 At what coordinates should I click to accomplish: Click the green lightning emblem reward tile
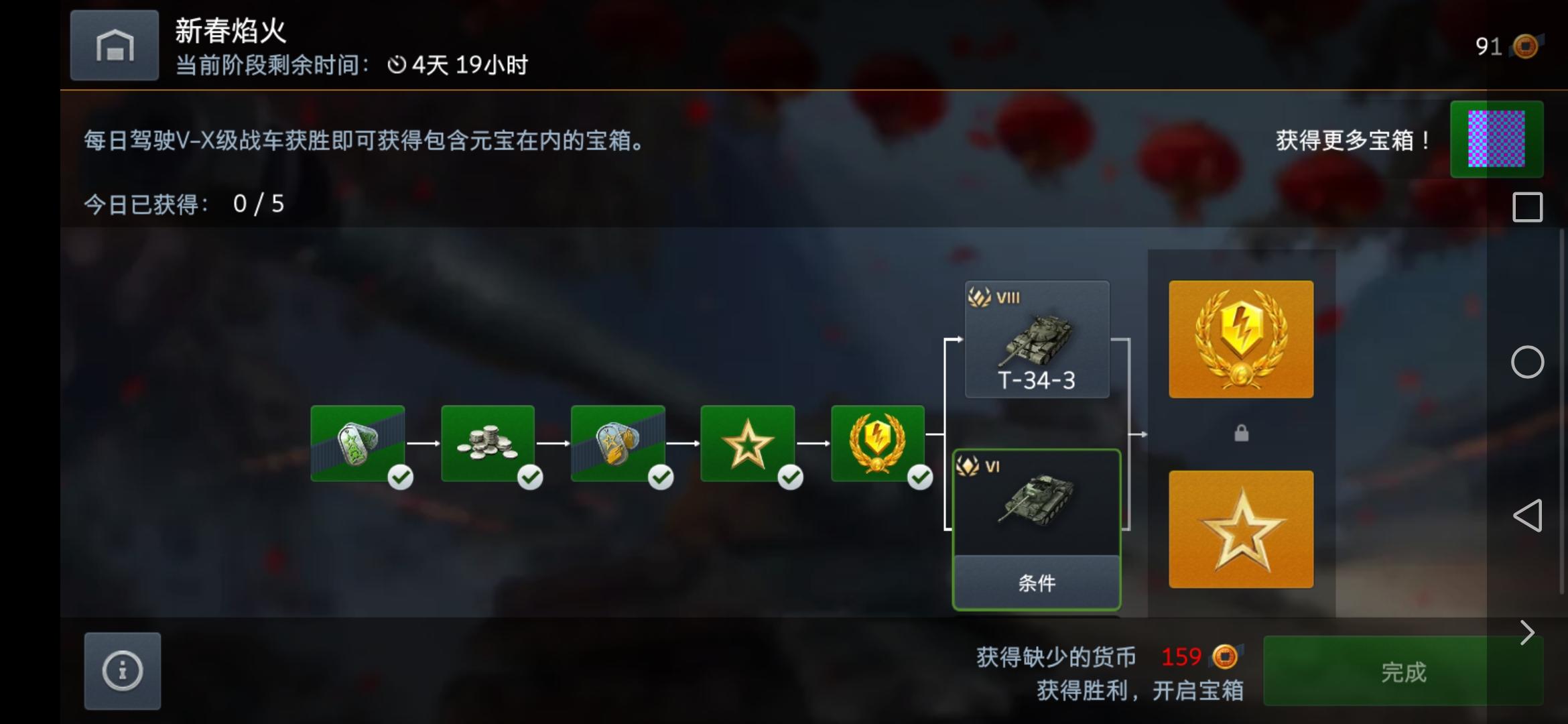click(x=880, y=444)
